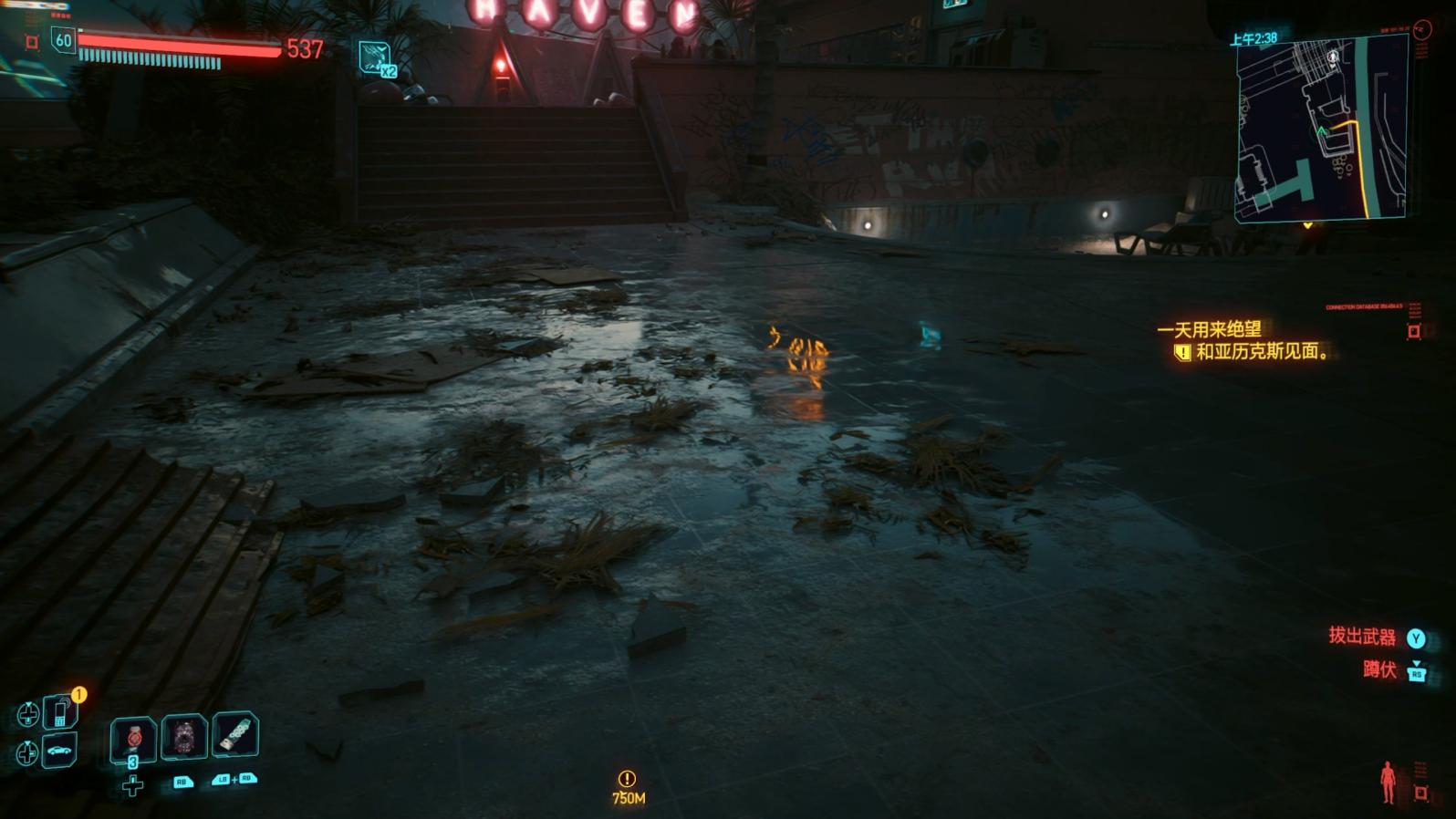
Task: Click the x2 status buff icon
Action: tap(375, 59)
